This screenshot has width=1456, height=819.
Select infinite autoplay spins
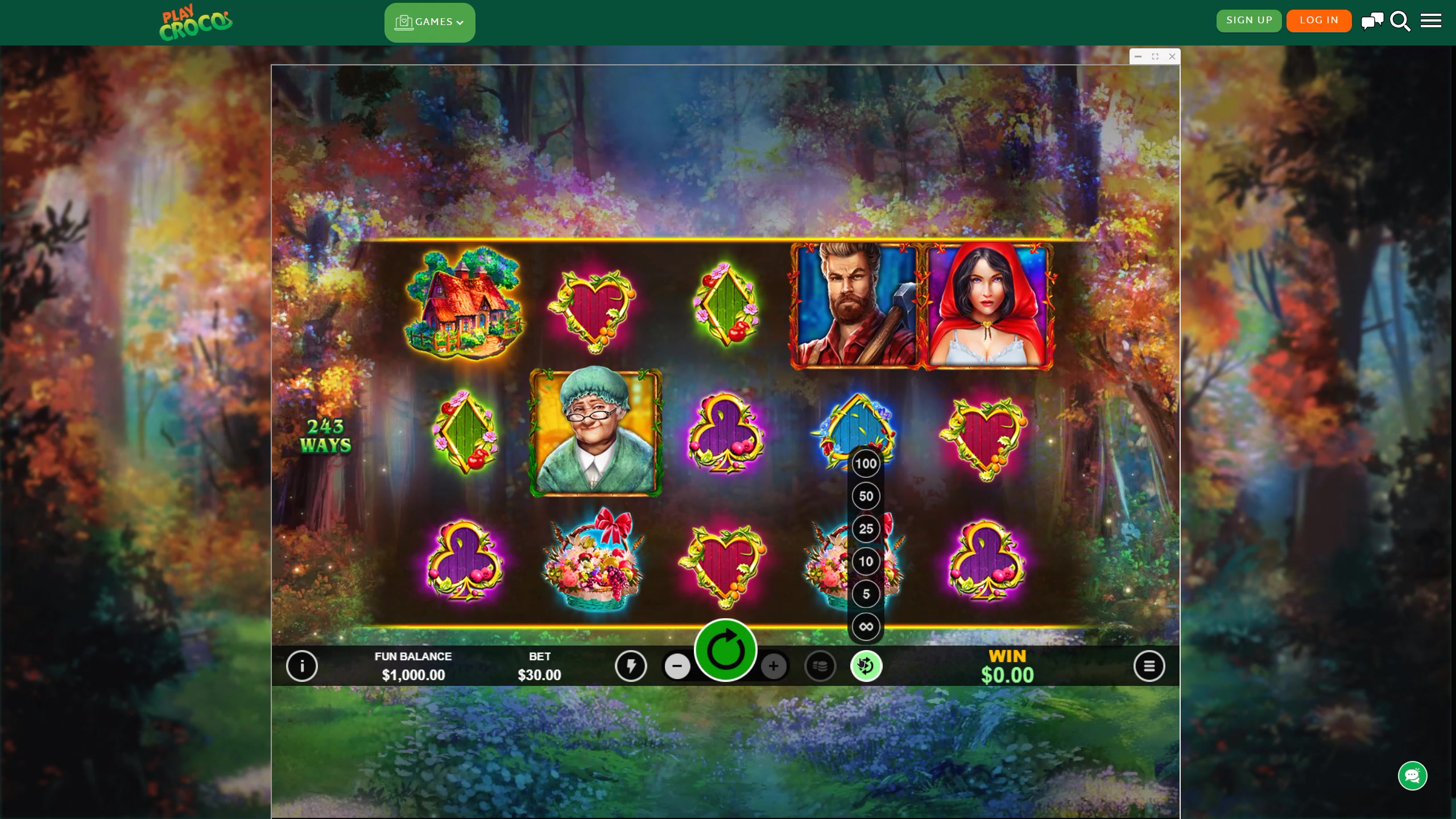pos(866,627)
